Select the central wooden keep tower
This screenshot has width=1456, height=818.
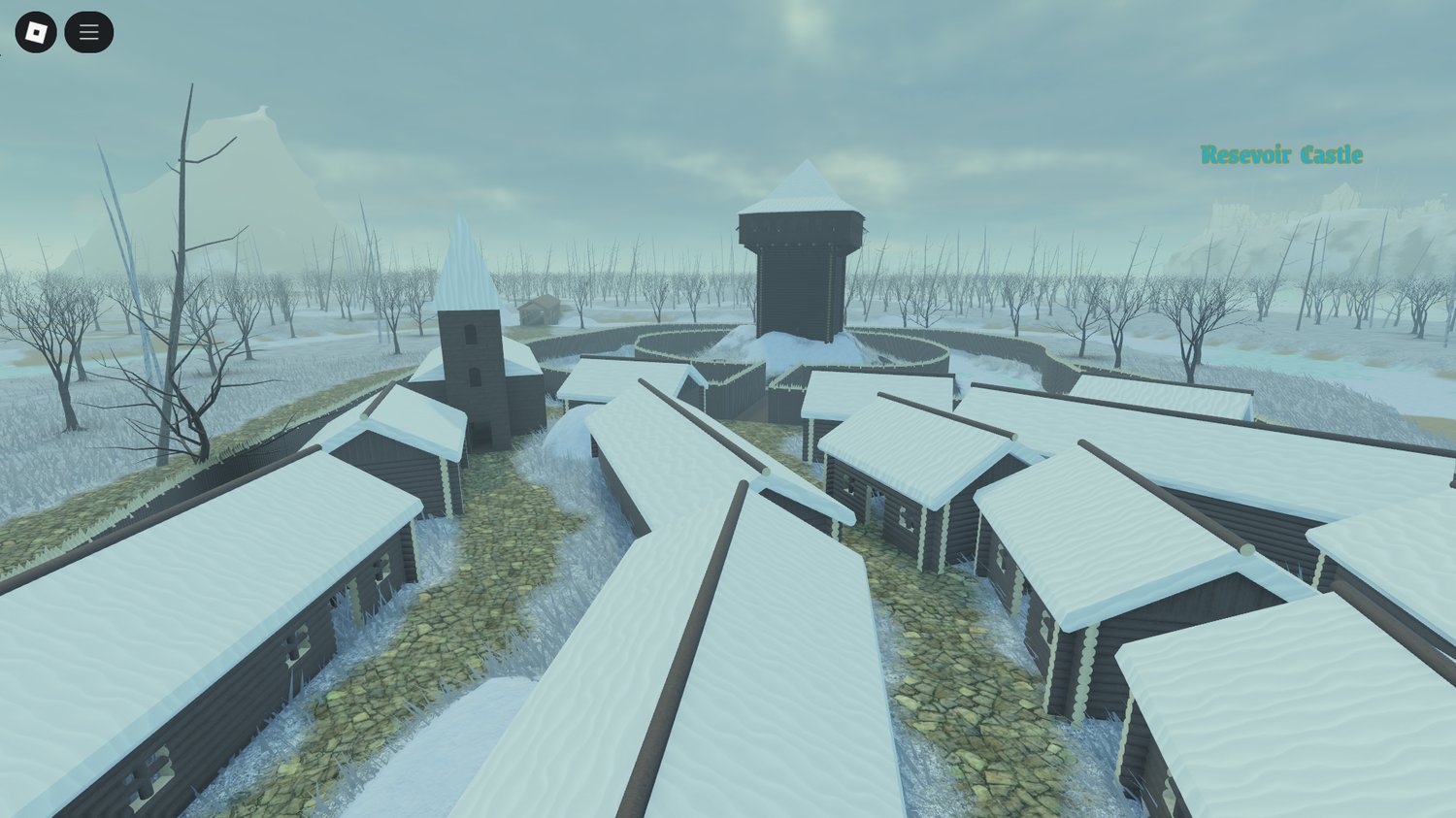click(798, 281)
